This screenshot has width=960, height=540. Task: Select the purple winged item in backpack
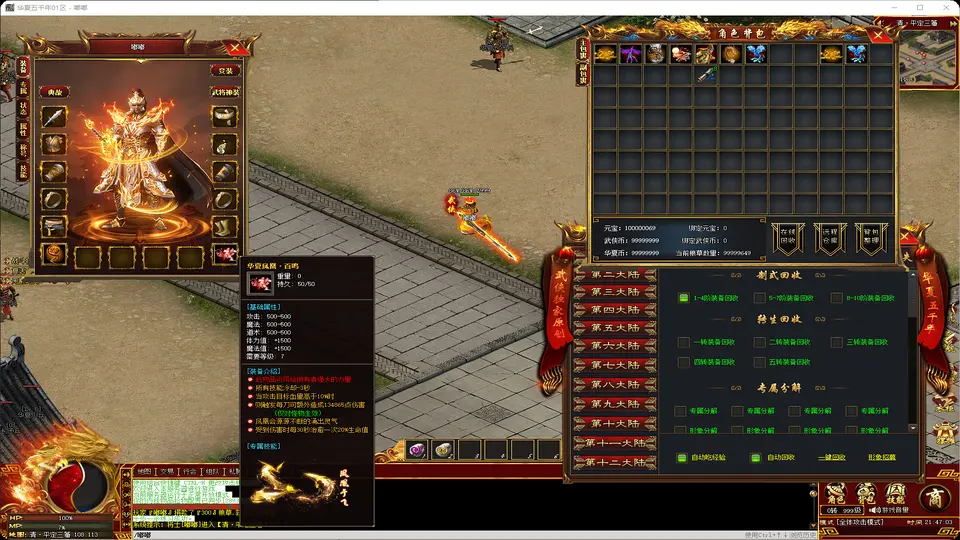[630, 54]
